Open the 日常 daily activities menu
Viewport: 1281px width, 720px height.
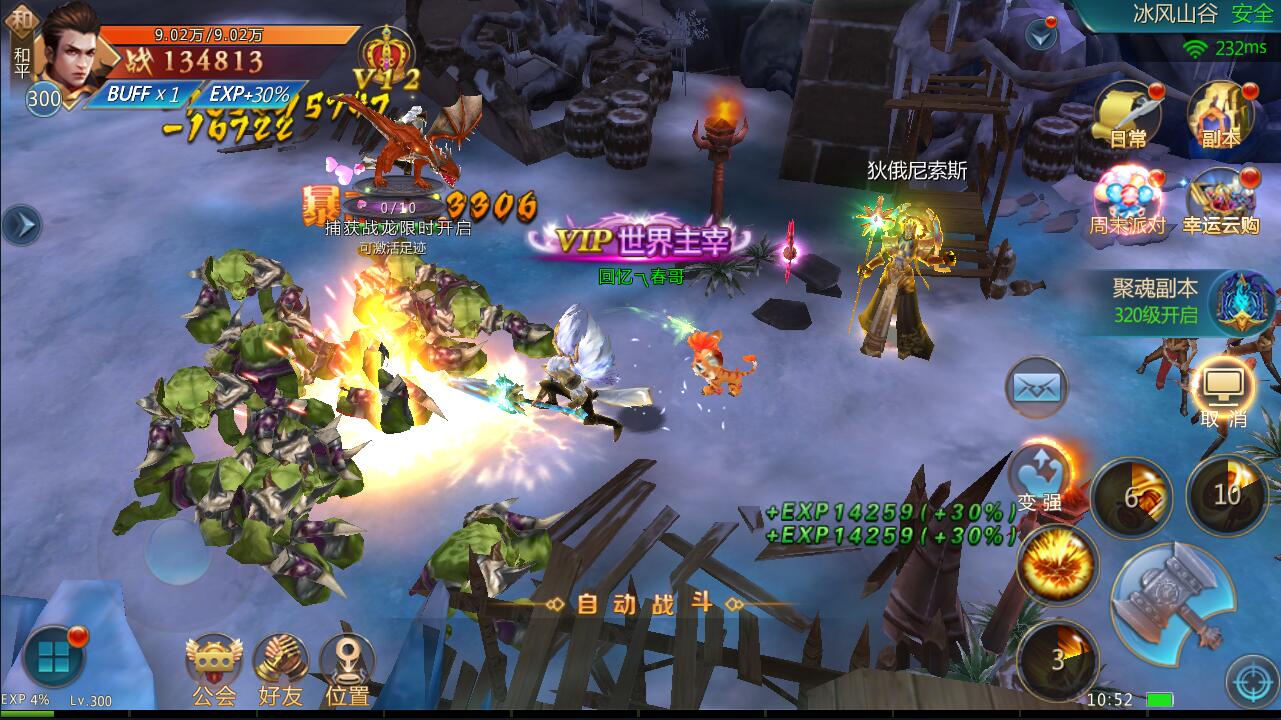(x=1127, y=115)
